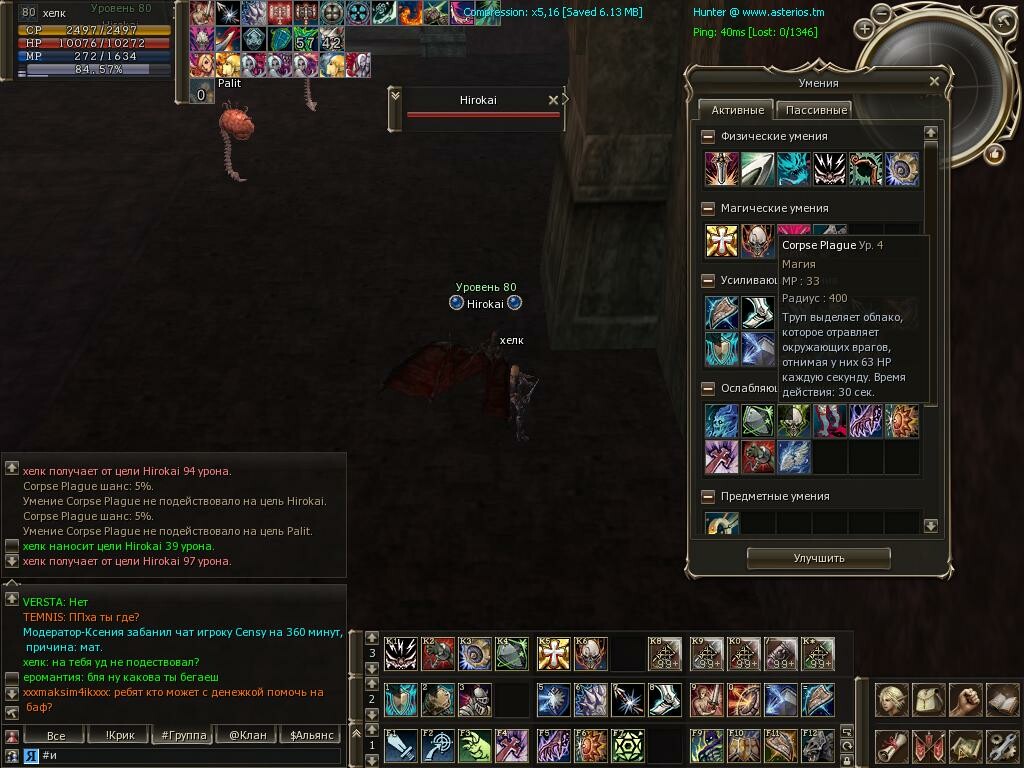Use the F1 sword attack hotbar slot
Viewport: 1024px width, 768px height.
tap(400, 745)
